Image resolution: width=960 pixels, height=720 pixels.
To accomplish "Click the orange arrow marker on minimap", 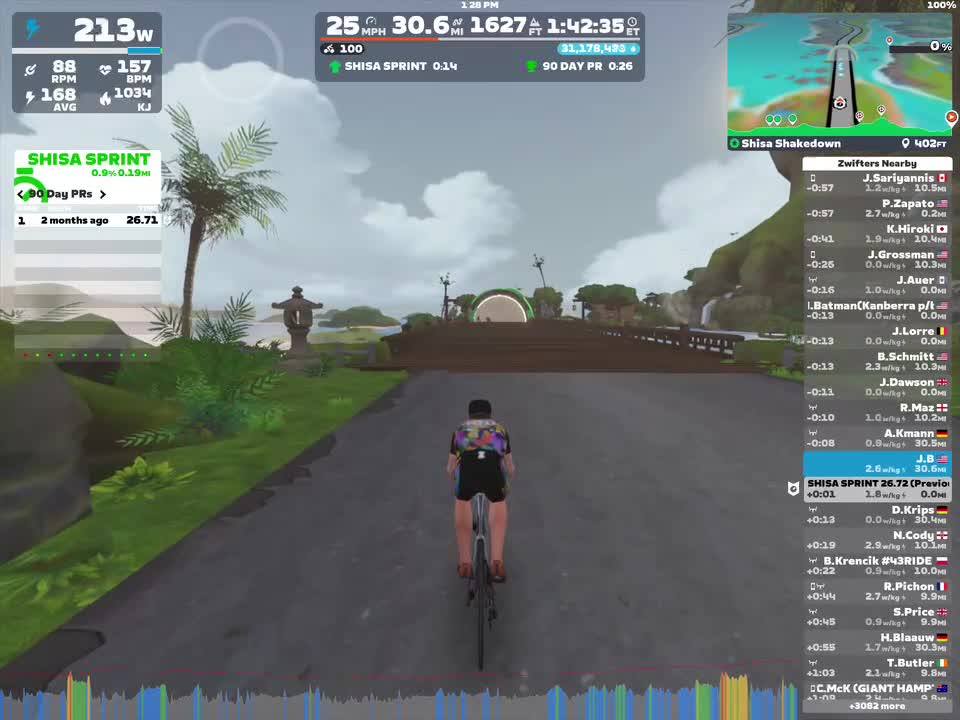I will coord(951,117).
